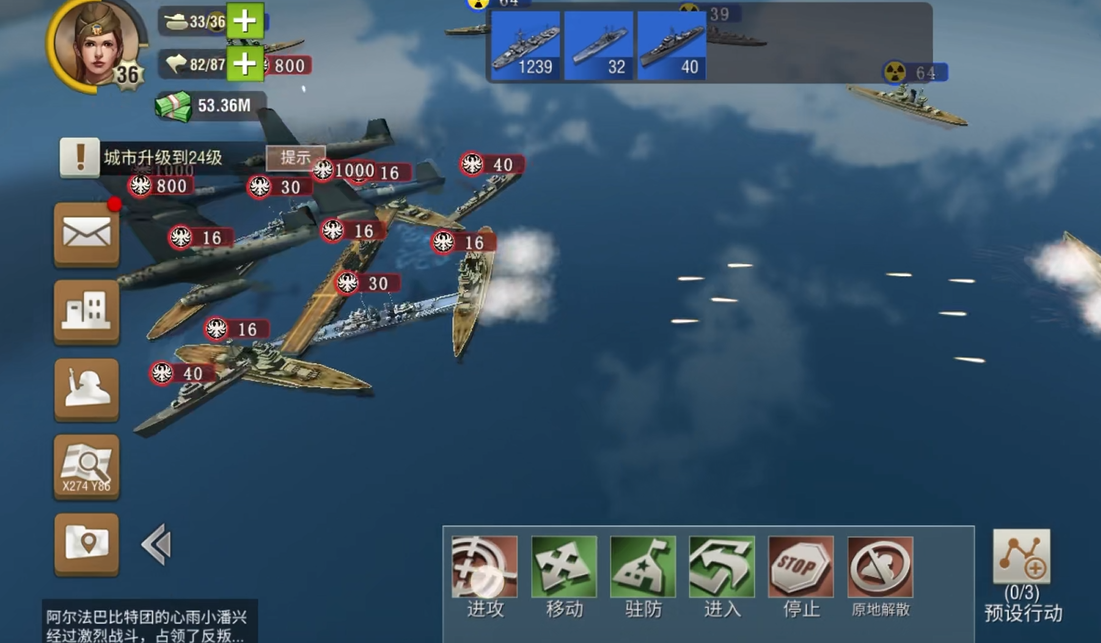Open the city upgrade quest tracker
The height and width of the screenshot is (643, 1101).
pos(160,158)
